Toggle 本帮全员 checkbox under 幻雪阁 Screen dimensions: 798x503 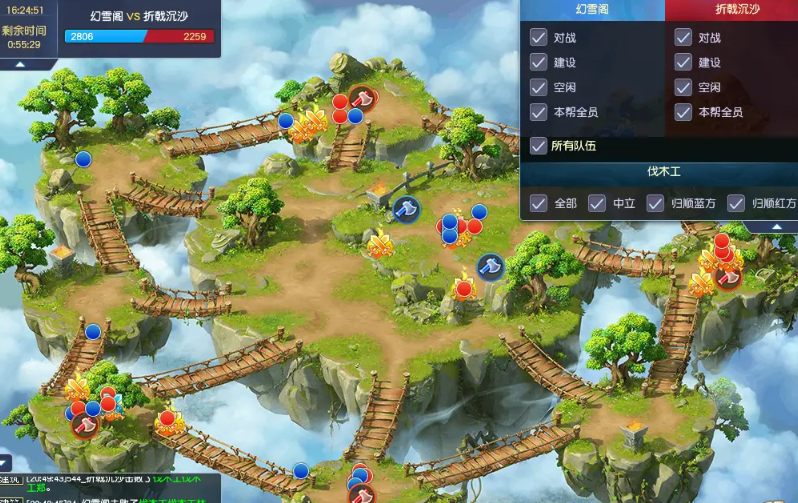[x=538, y=112]
